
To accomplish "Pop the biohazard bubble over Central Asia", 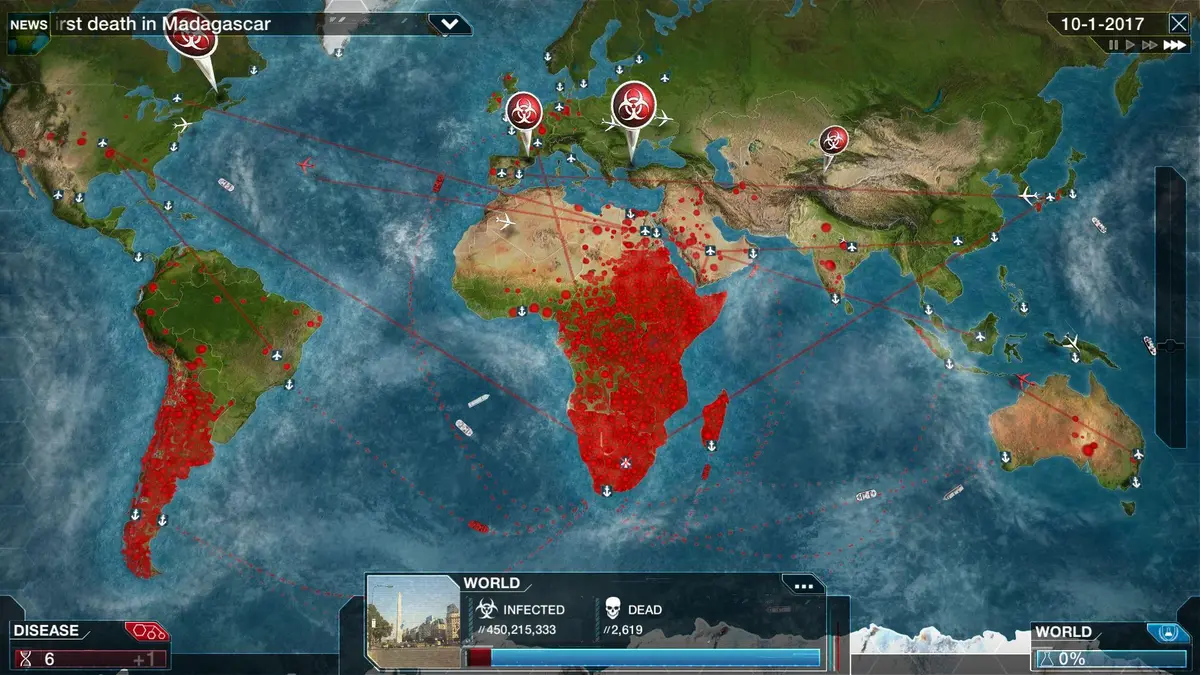I will pyautogui.click(x=833, y=141).
